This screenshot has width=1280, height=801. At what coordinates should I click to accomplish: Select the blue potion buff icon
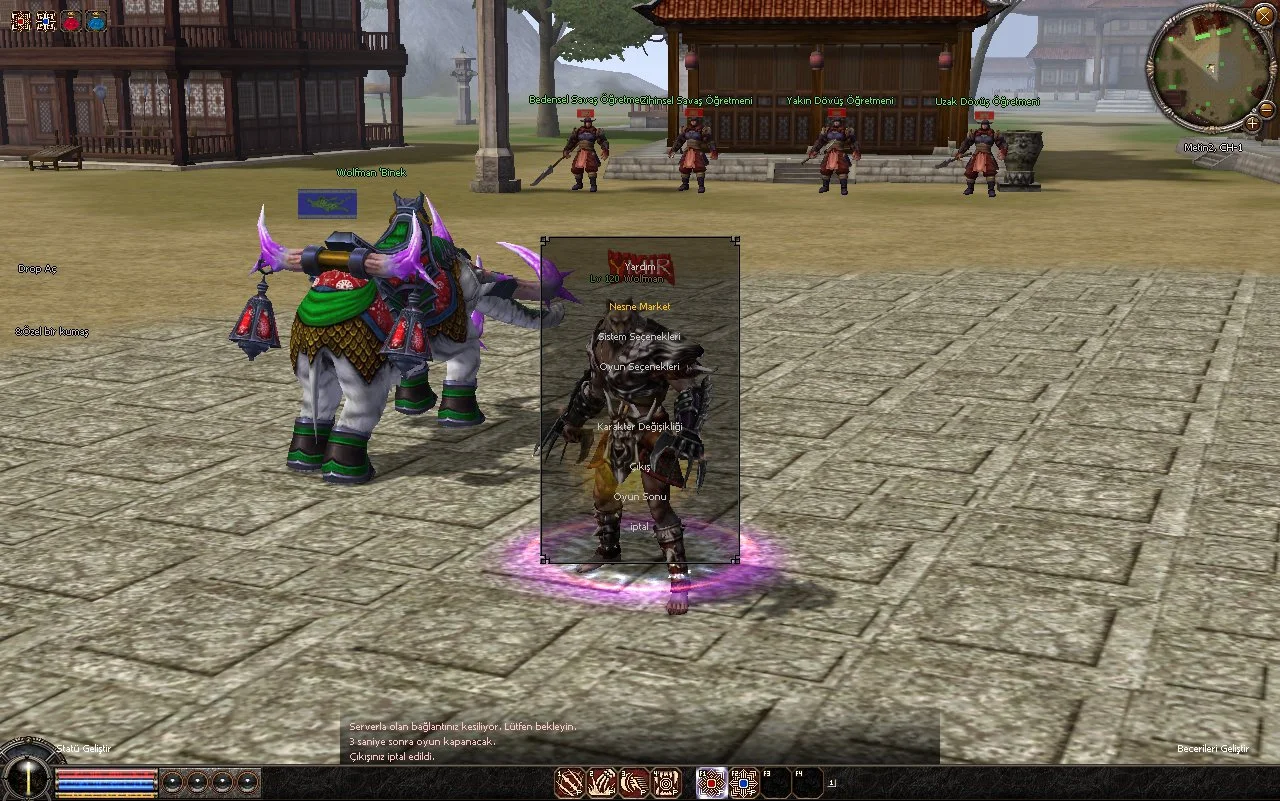96,20
